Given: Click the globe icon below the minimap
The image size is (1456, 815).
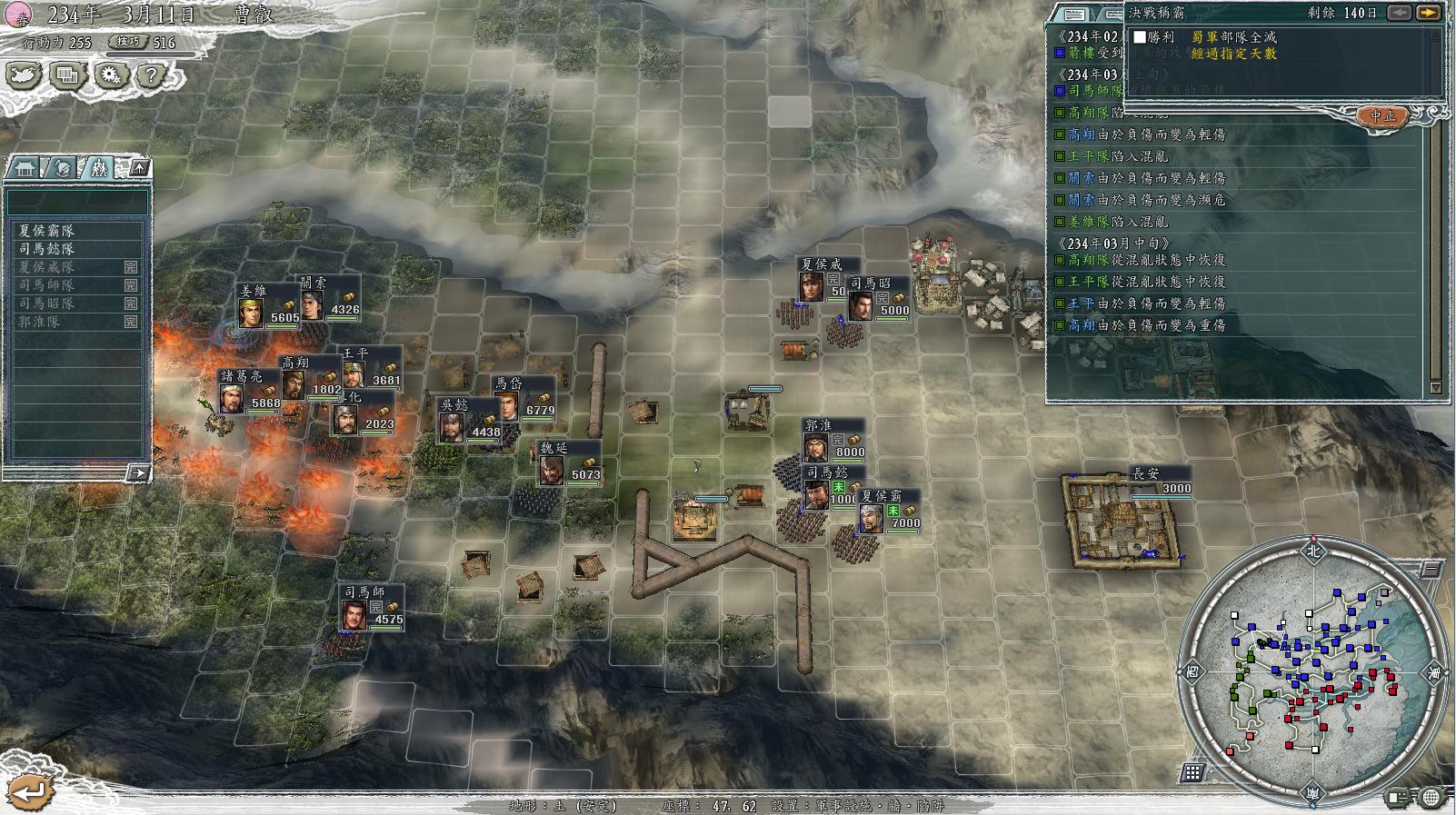Looking at the screenshot, I should (1431, 798).
